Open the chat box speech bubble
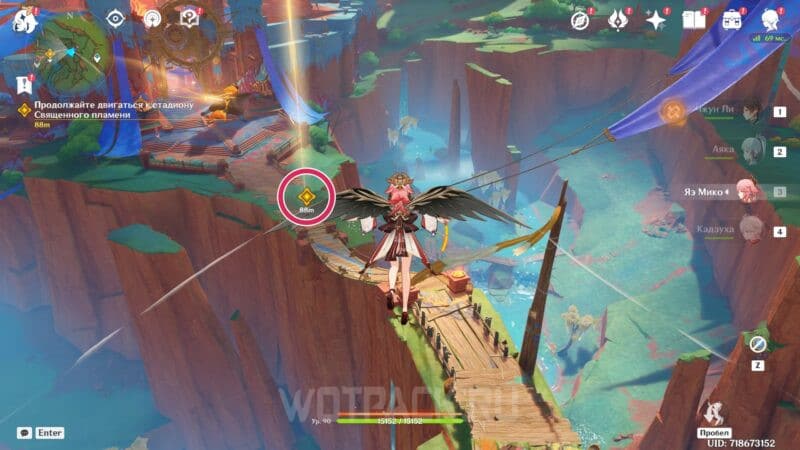 (x=24, y=433)
